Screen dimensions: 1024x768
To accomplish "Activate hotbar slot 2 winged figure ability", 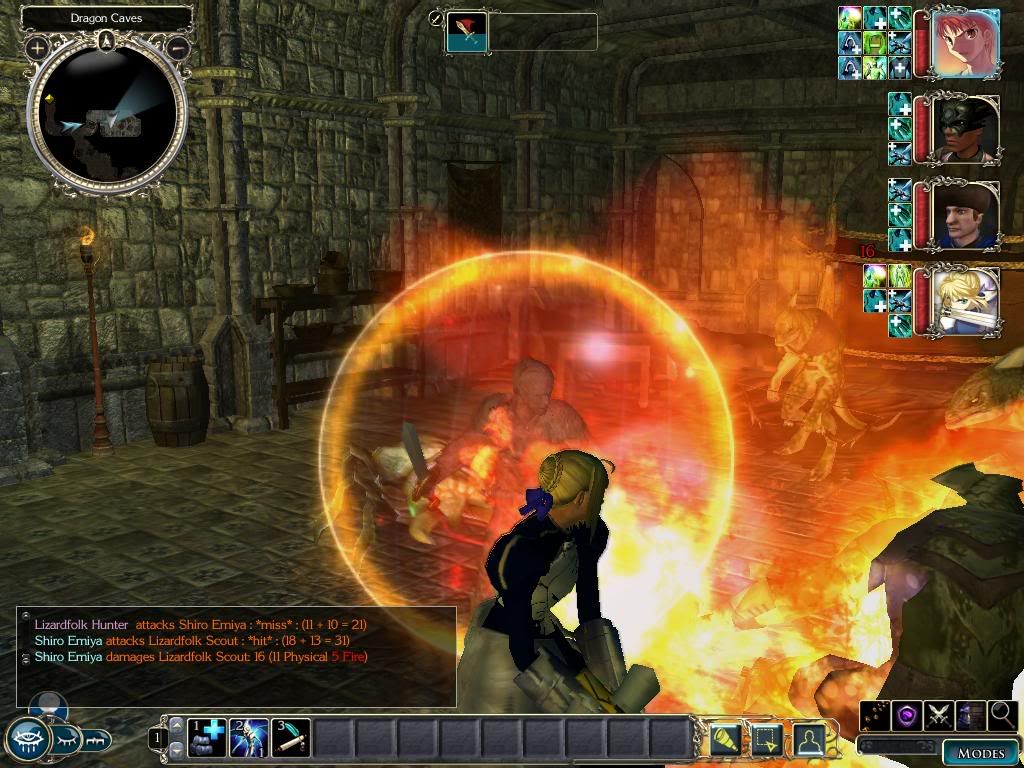I will [248, 739].
